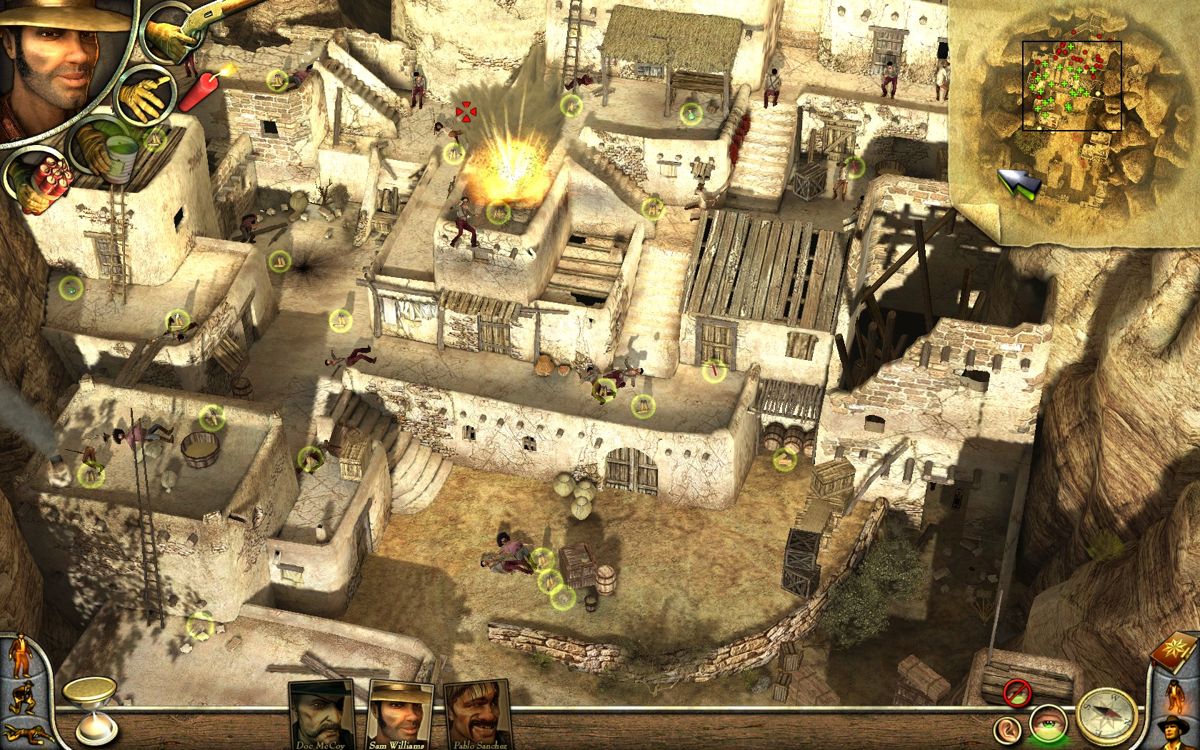This screenshot has height=750, width=1200.
Task: Select the single lit dynamite stick
Action: [x=203, y=87]
